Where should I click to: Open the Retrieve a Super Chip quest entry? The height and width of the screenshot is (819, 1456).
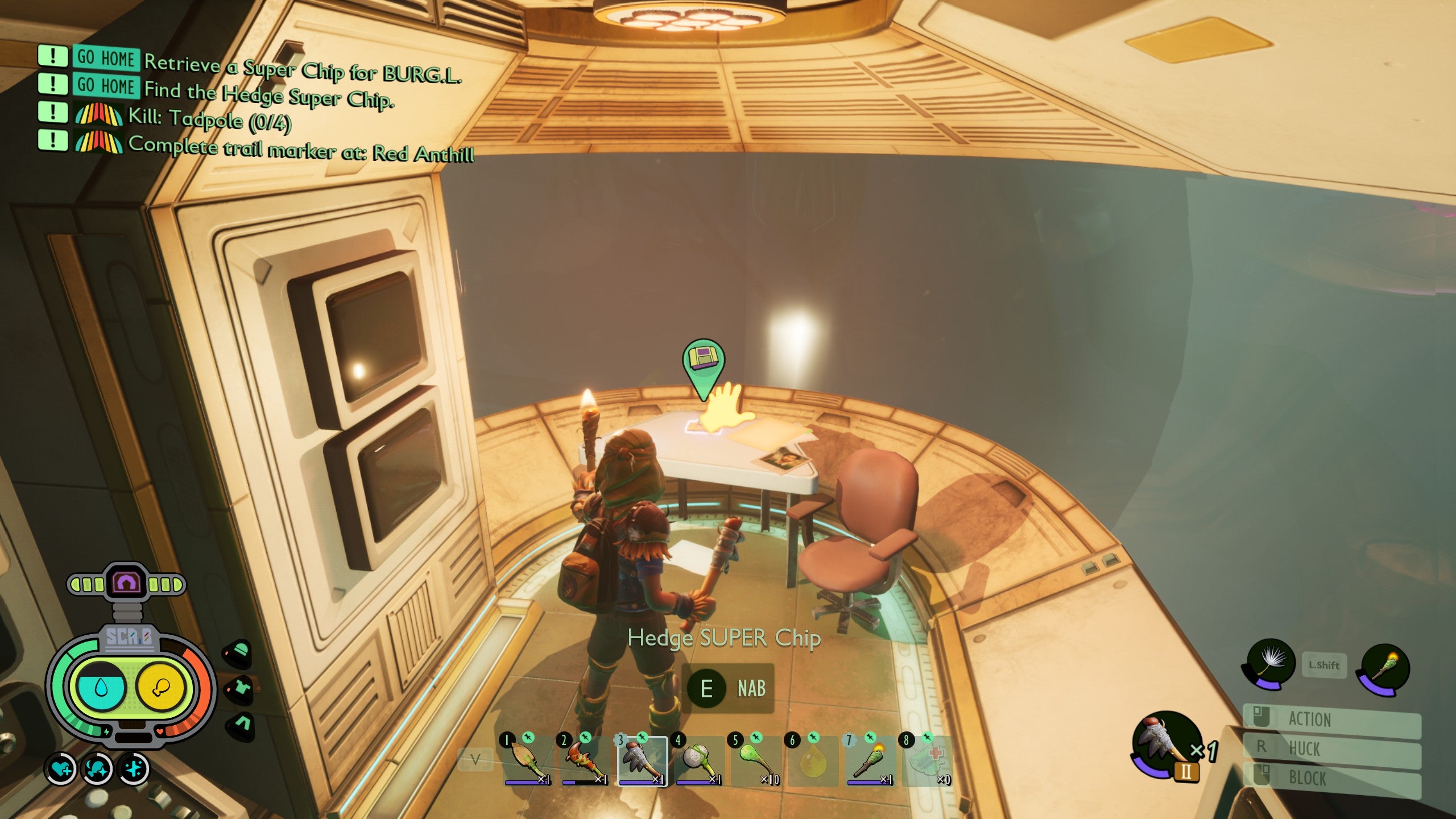click(301, 68)
